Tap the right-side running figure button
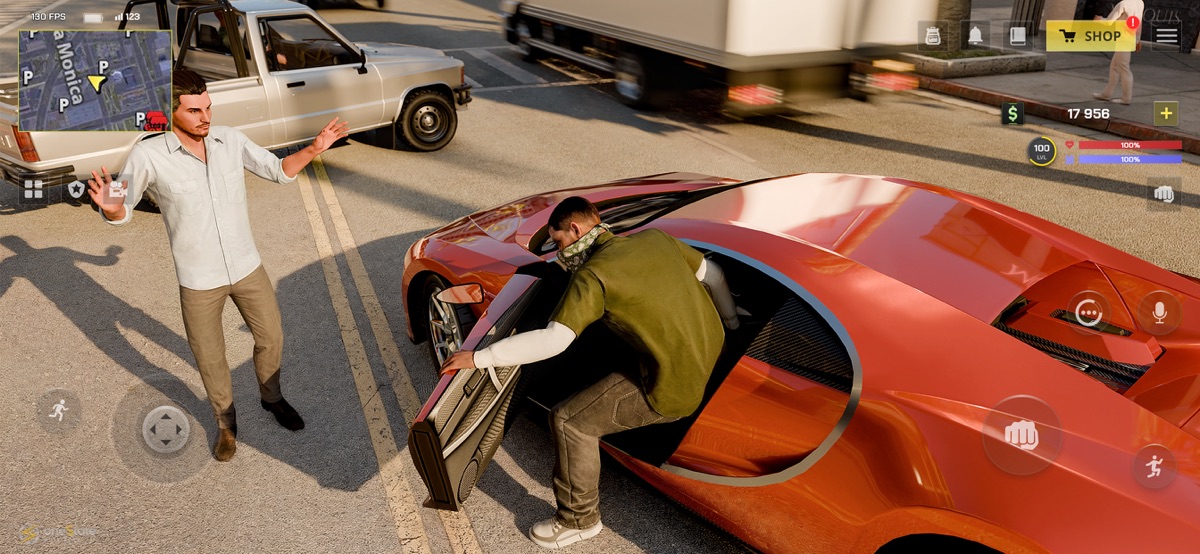The height and width of the screenshot is (554, 1200). 1154,466
